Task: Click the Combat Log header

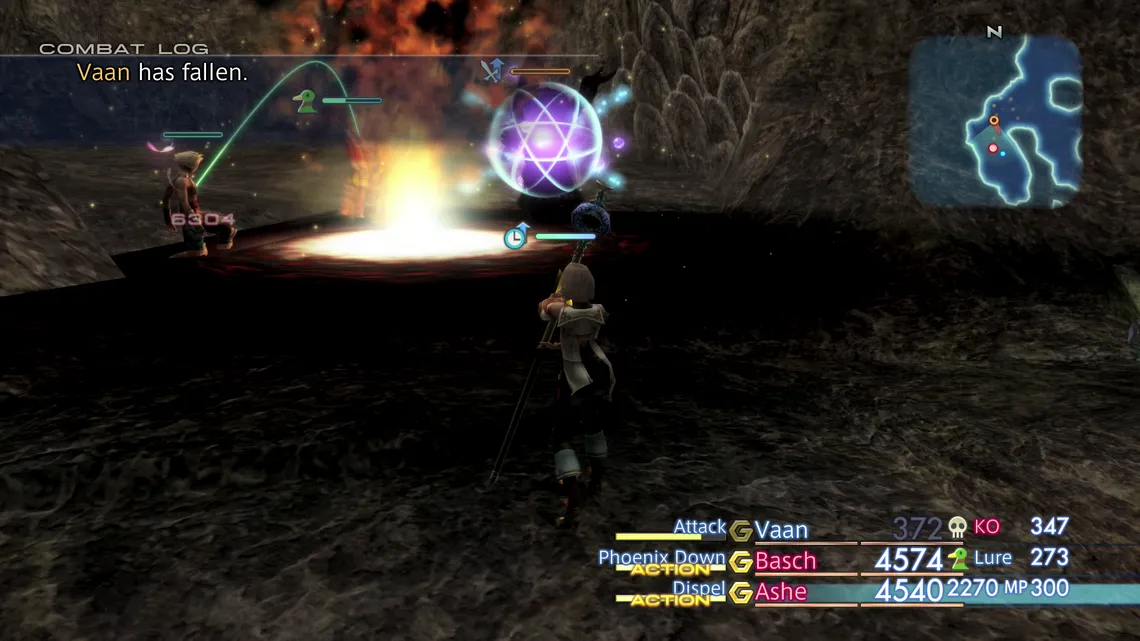Action: pos(124,48)
